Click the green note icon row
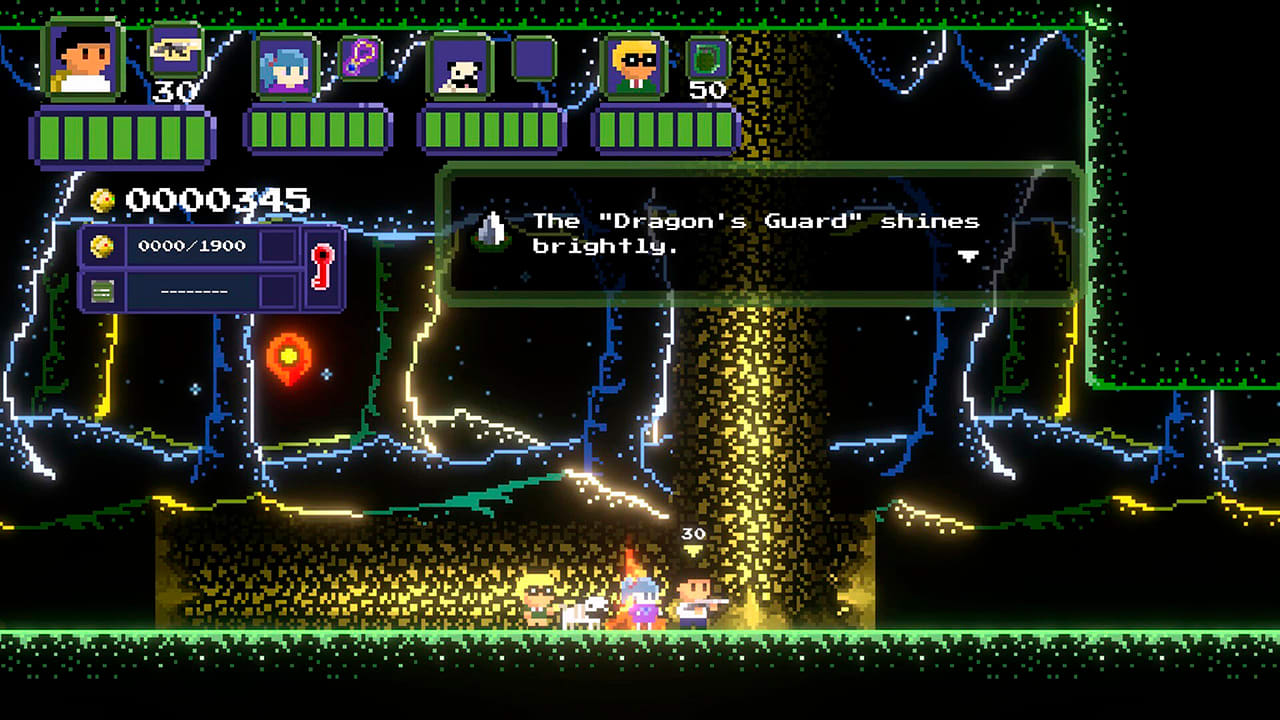The height and width of the screenshot is (720, 1280). (188, 291)
